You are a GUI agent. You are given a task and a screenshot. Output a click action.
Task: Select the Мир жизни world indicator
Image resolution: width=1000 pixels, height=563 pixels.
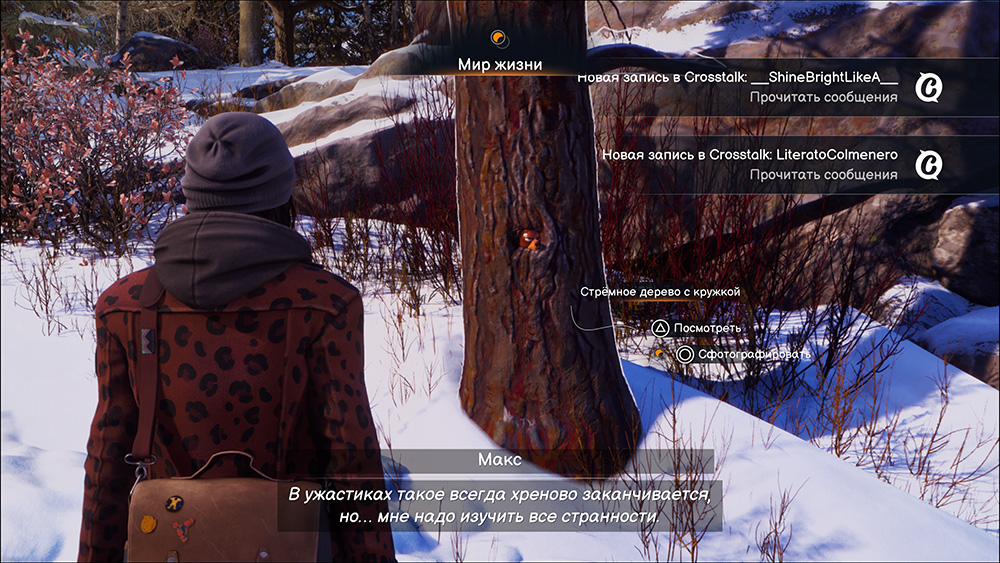[x=500, y=64]
